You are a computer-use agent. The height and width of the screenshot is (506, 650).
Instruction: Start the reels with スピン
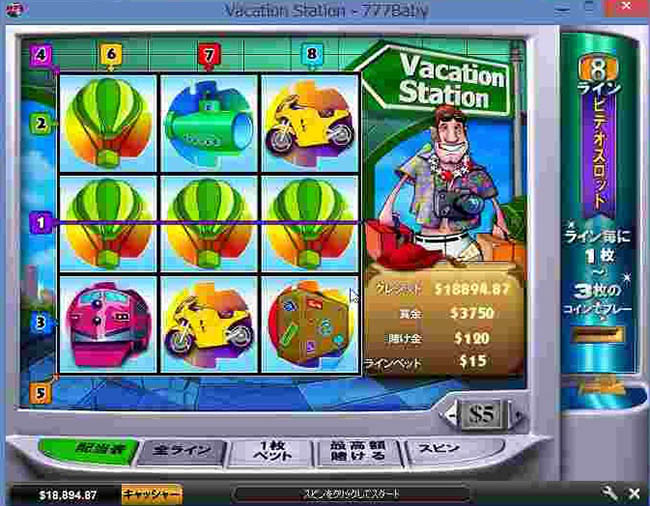coord(436,449)
